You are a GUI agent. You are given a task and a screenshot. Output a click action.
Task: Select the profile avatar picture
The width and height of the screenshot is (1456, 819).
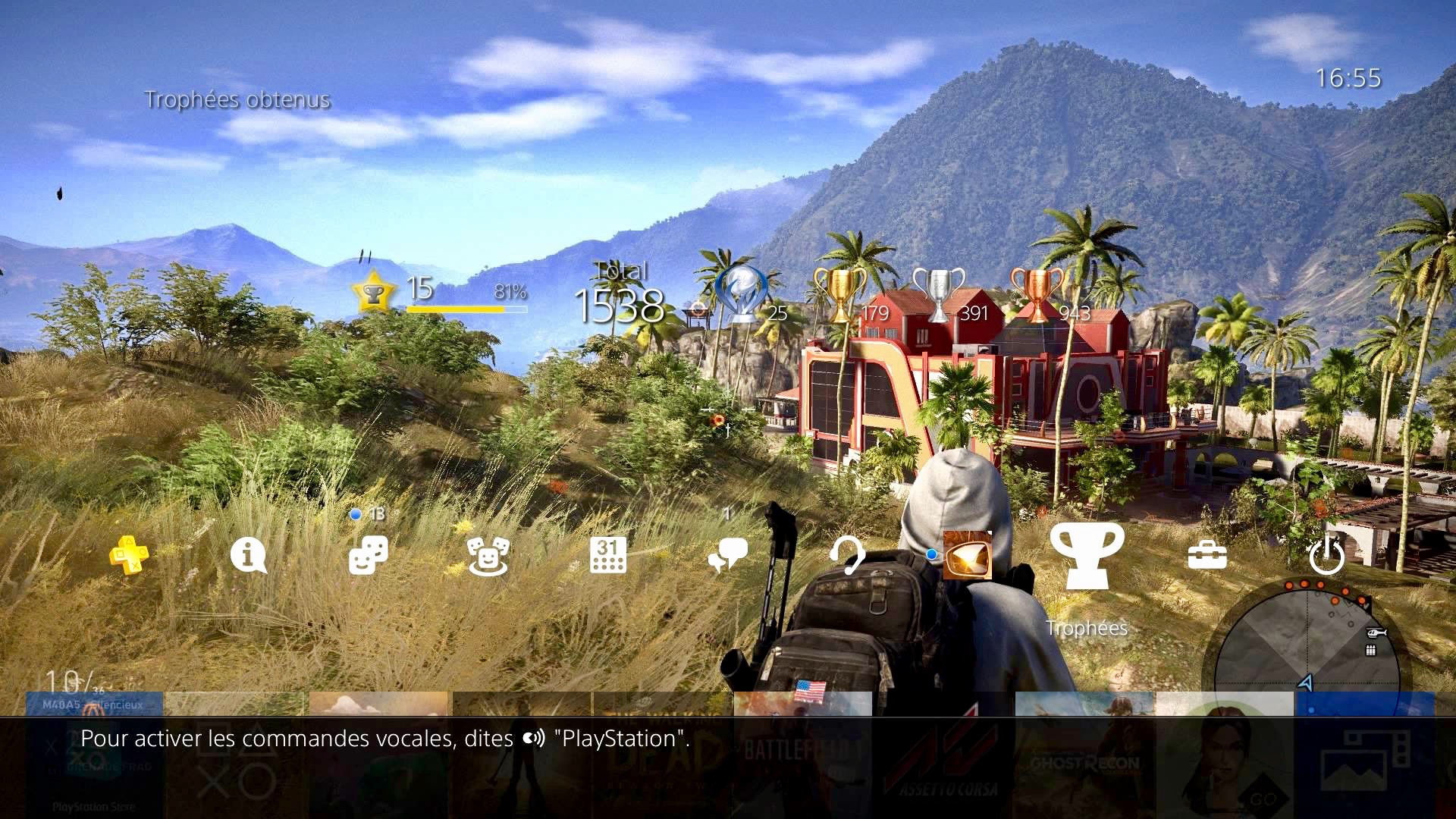click(x=967, y=555)
